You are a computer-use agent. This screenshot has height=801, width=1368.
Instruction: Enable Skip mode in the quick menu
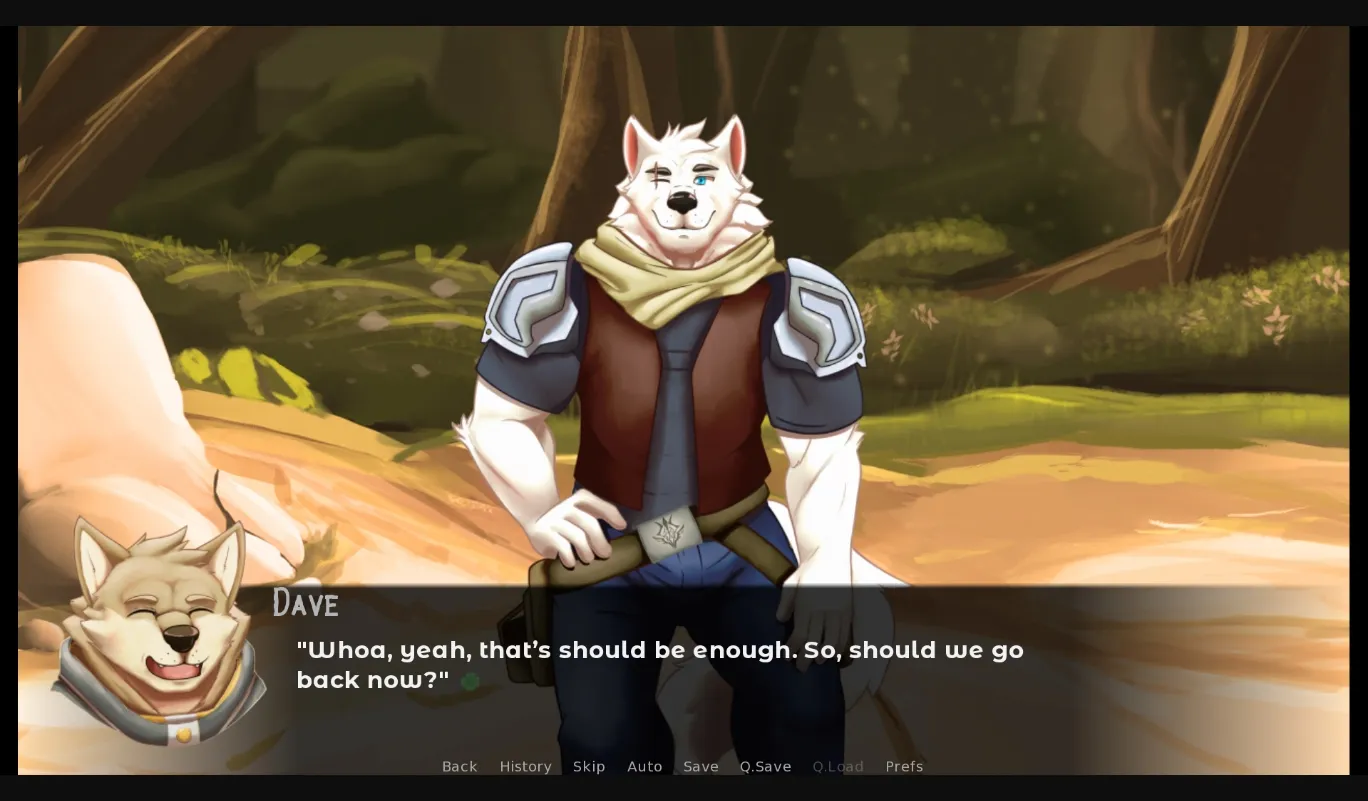tap(589, 766)
